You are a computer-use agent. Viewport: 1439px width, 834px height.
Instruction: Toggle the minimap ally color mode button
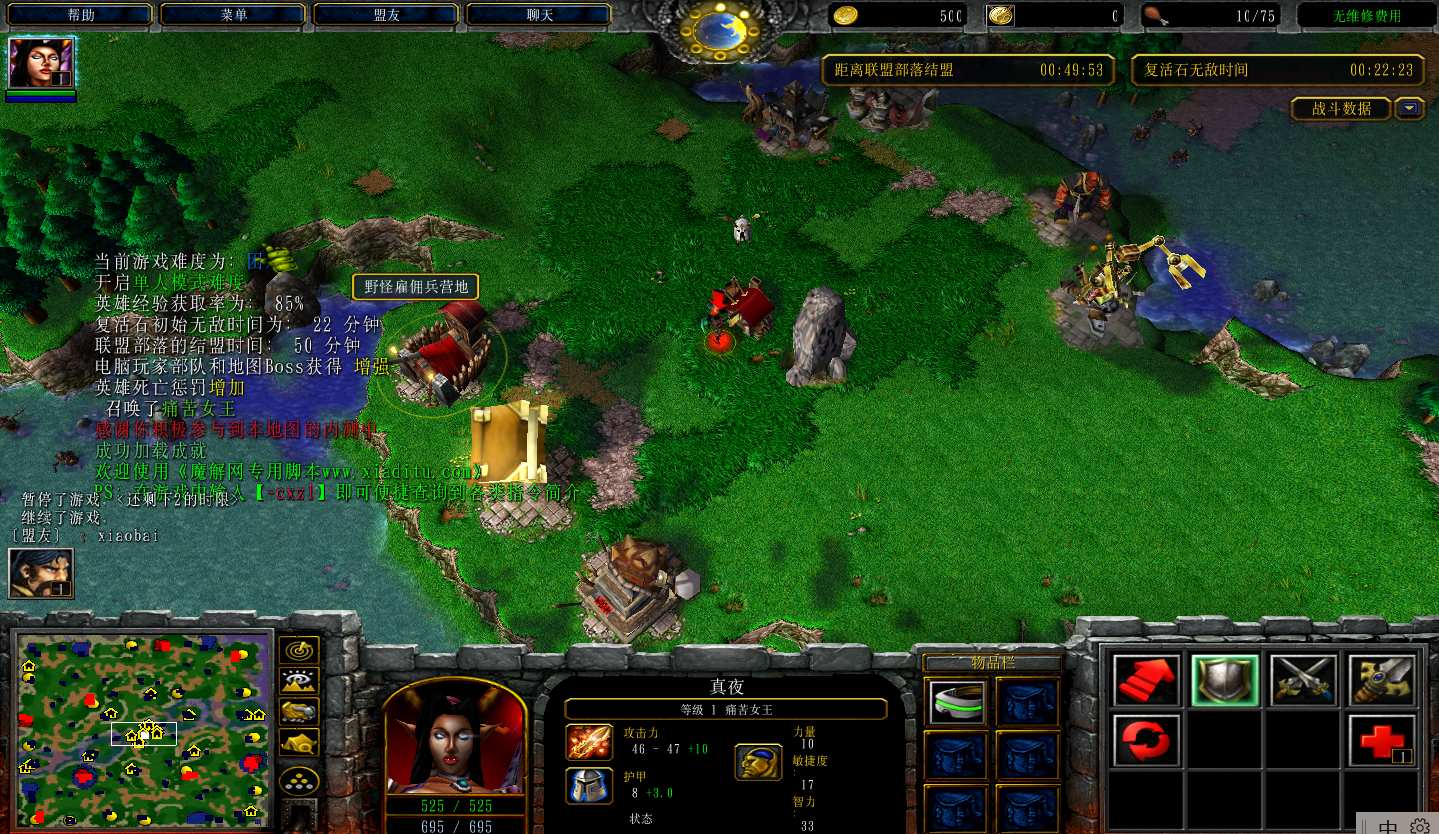click(299, 711)
